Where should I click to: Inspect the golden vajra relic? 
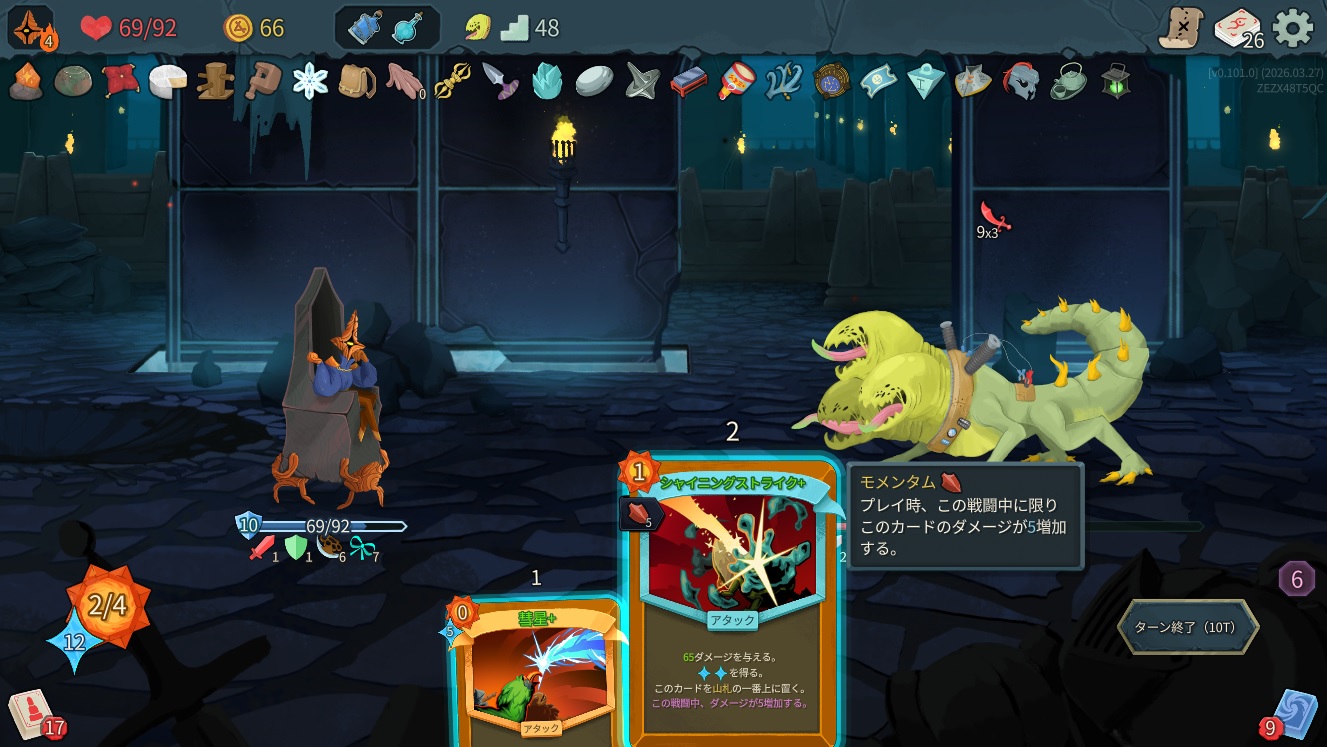pos(453,81)
